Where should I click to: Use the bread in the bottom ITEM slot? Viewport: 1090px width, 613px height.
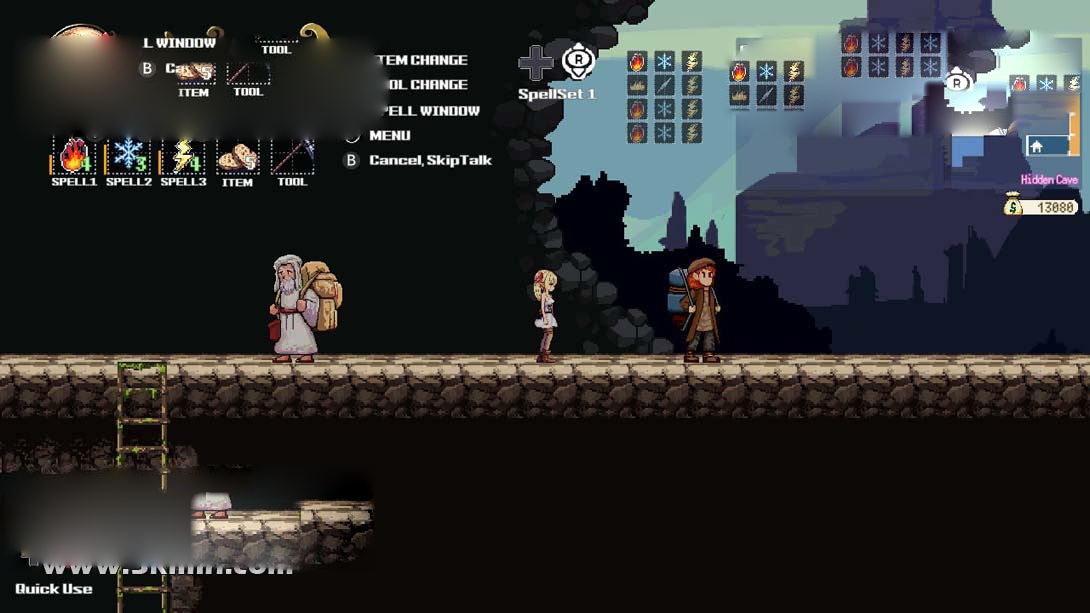click(237, 157)
